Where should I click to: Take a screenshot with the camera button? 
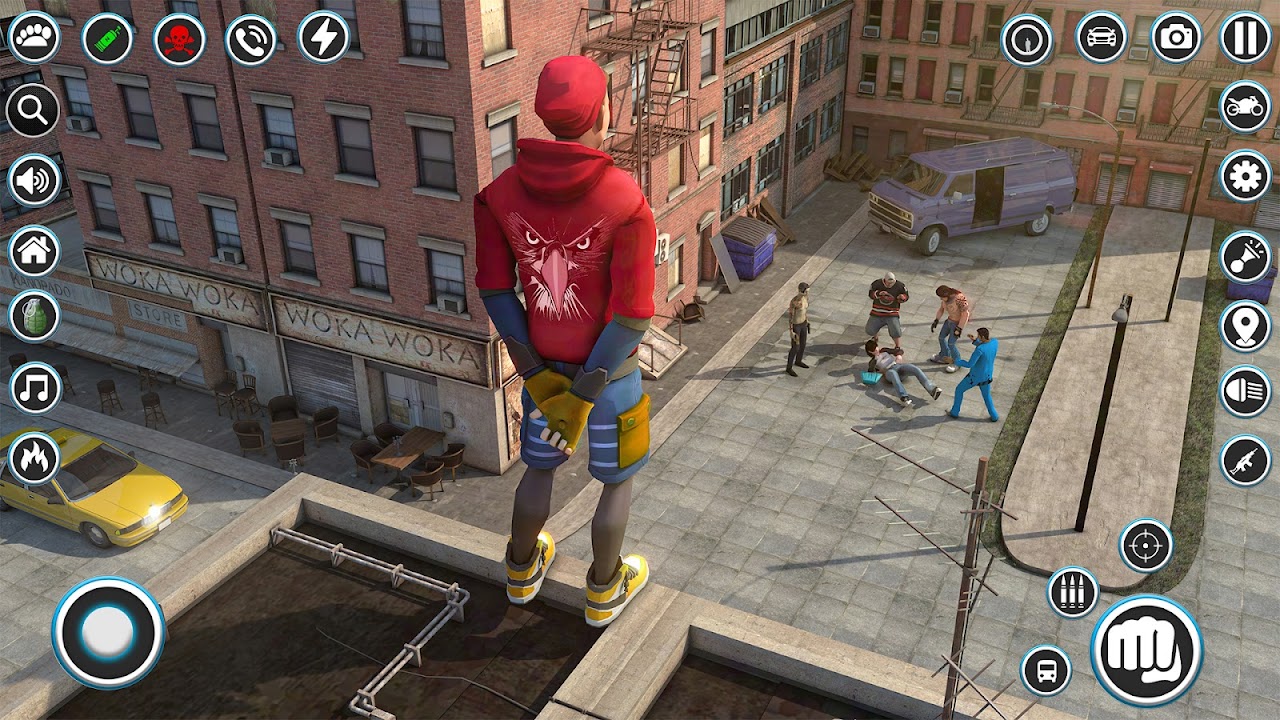(x=1177, y=38)
